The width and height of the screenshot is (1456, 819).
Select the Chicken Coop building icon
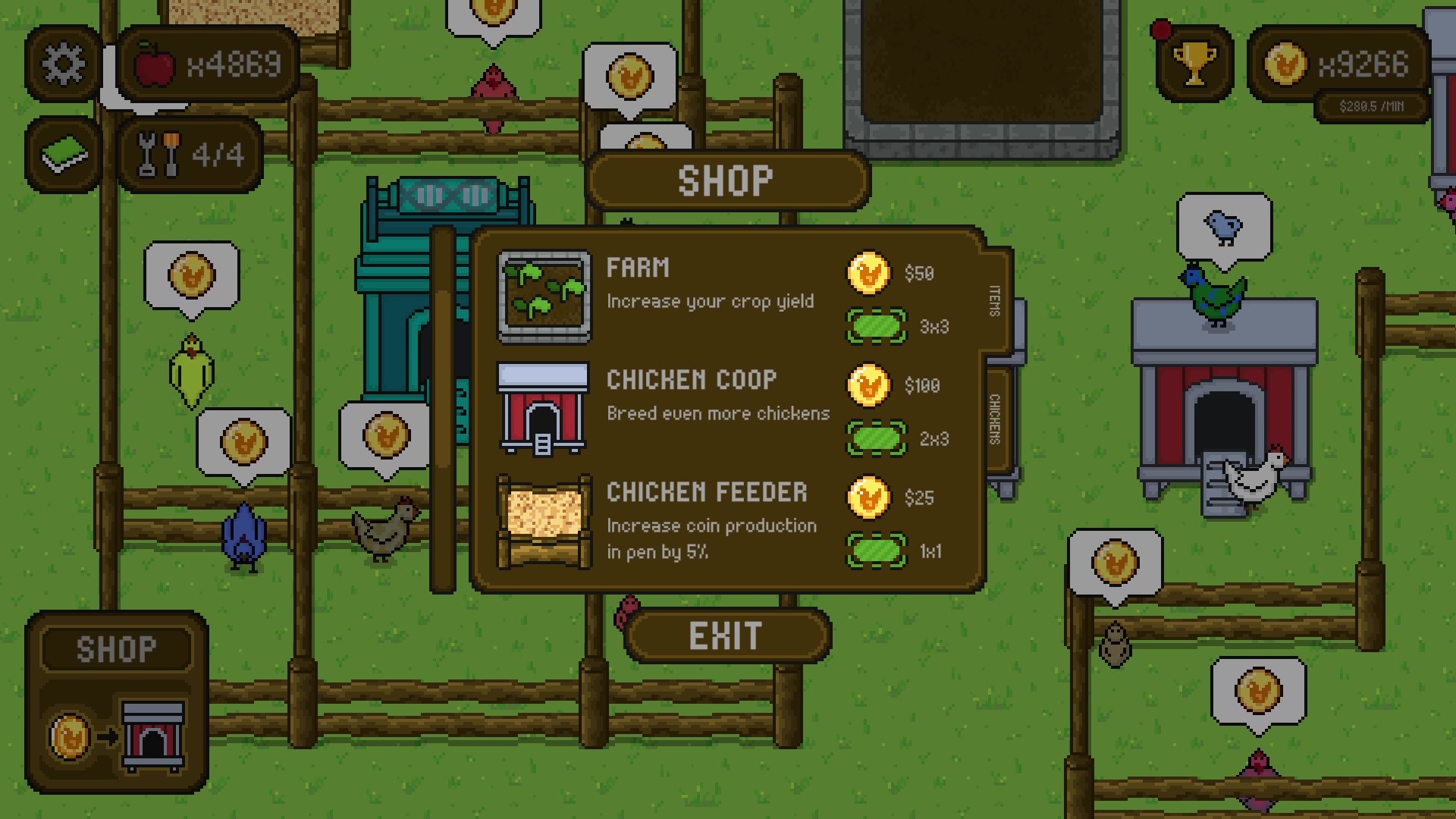click(544, 409)
